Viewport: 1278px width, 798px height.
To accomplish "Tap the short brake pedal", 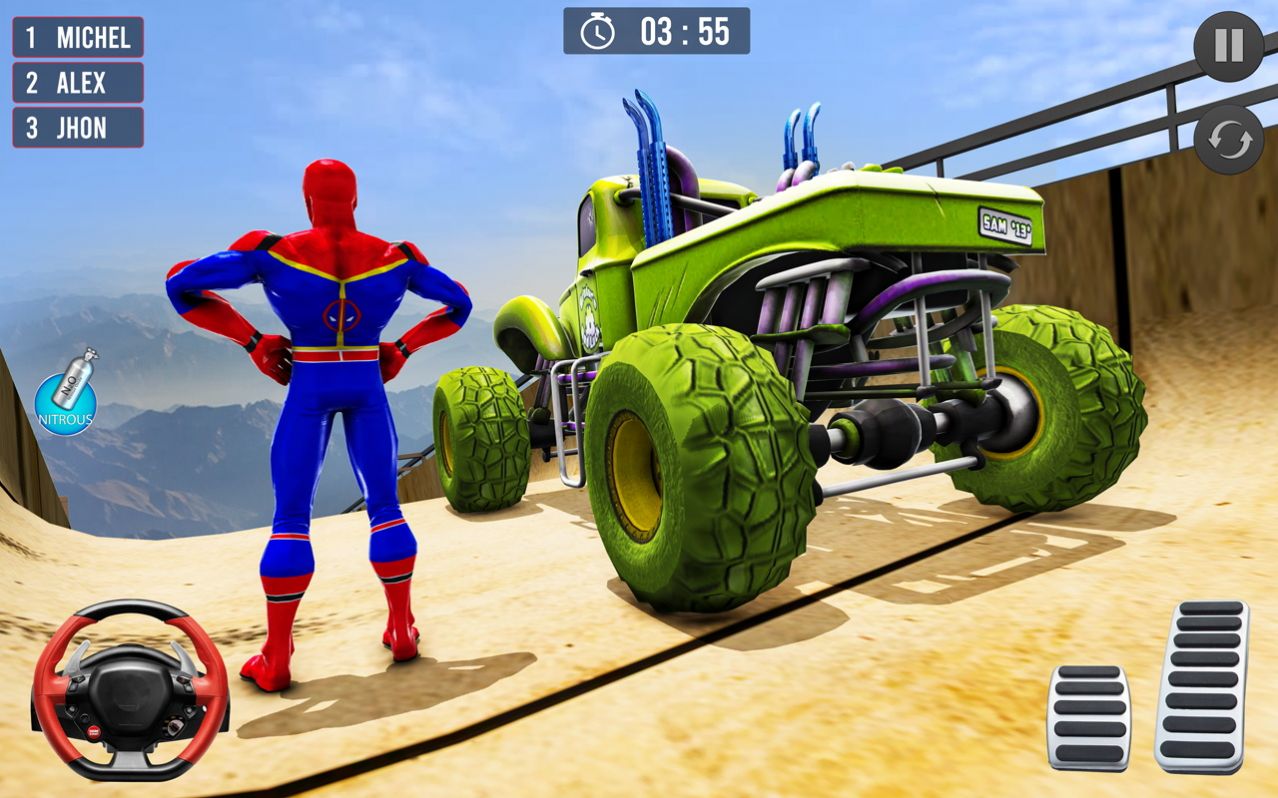I will coord(1088,716).
